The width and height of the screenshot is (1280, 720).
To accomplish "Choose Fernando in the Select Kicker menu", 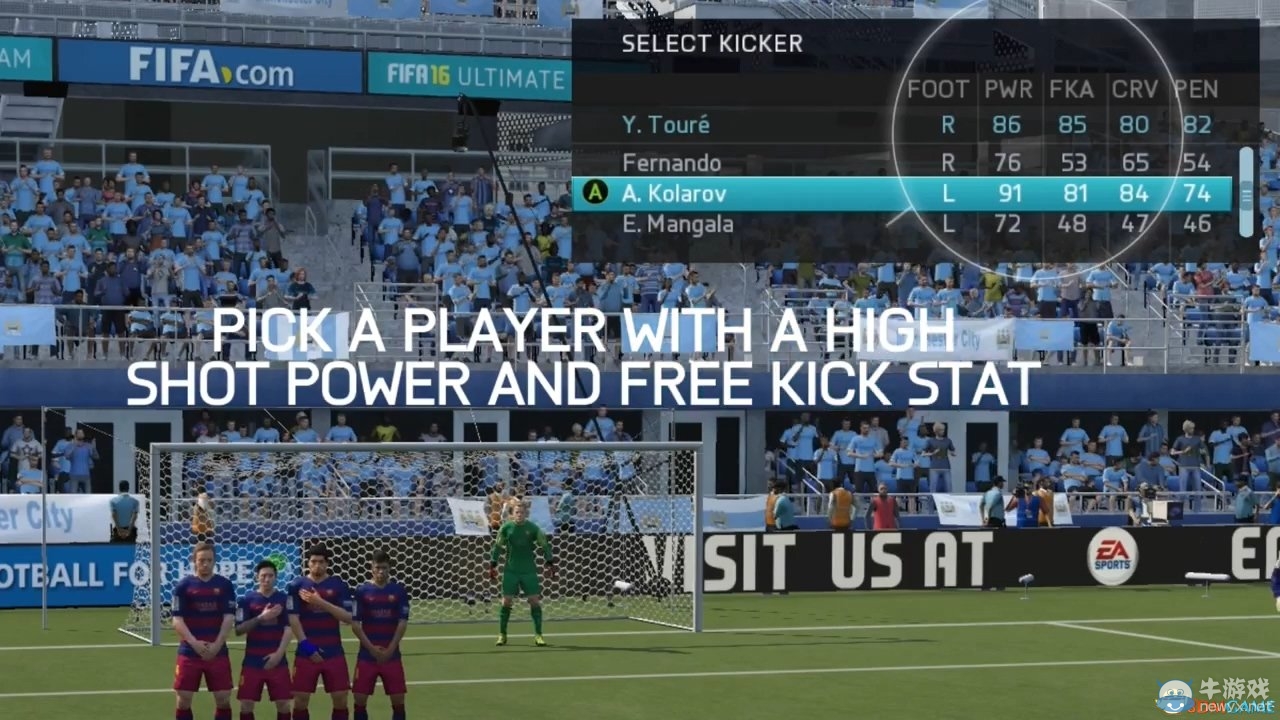I will tap(673, 161).
